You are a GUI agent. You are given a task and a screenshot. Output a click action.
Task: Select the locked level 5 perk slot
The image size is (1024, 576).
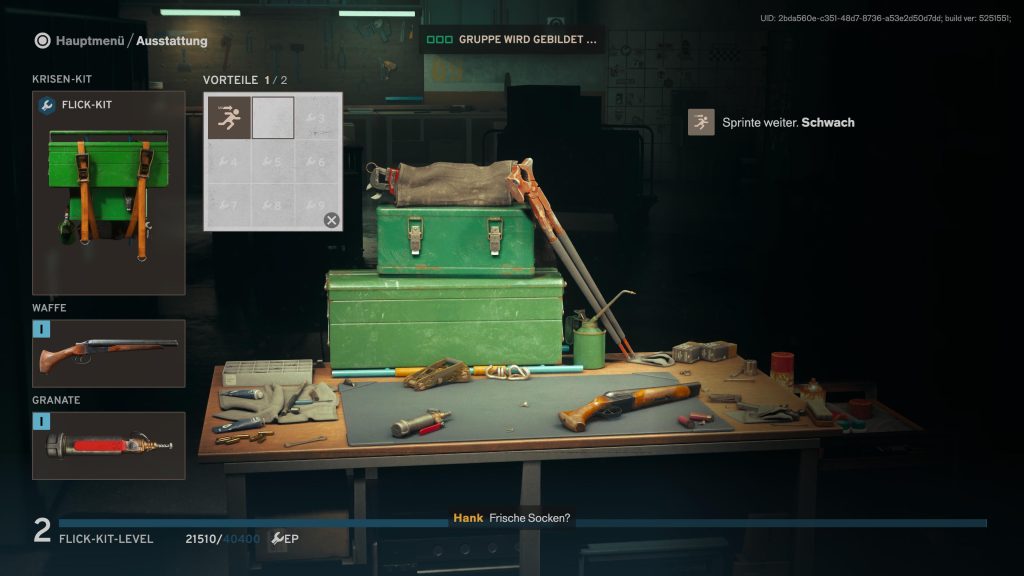click(273, 161)
